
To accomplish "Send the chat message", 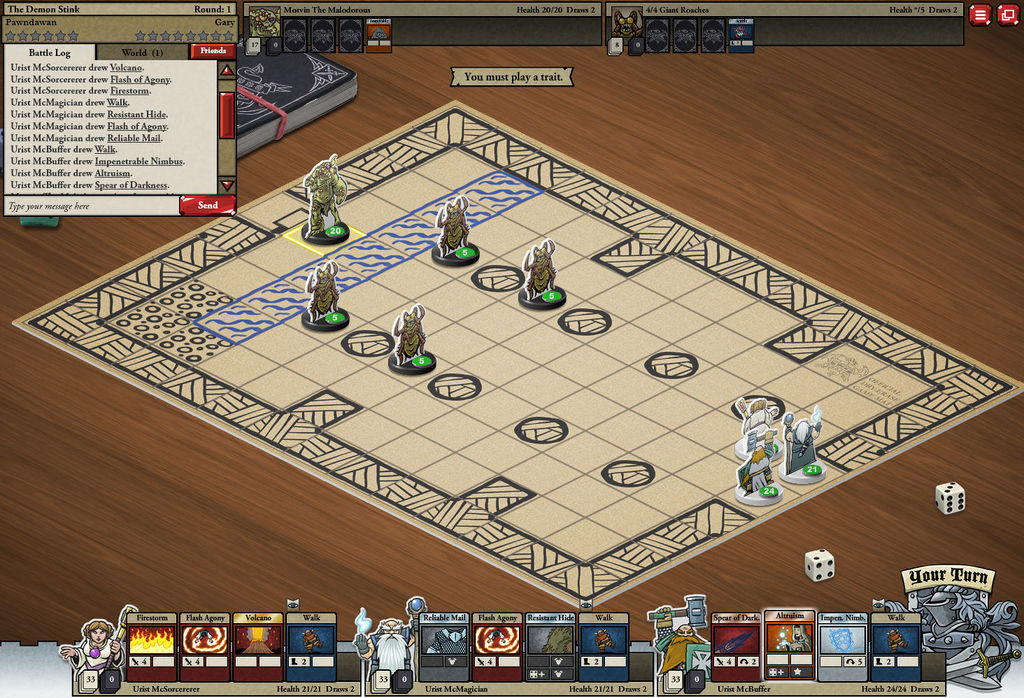I will 207,205.
